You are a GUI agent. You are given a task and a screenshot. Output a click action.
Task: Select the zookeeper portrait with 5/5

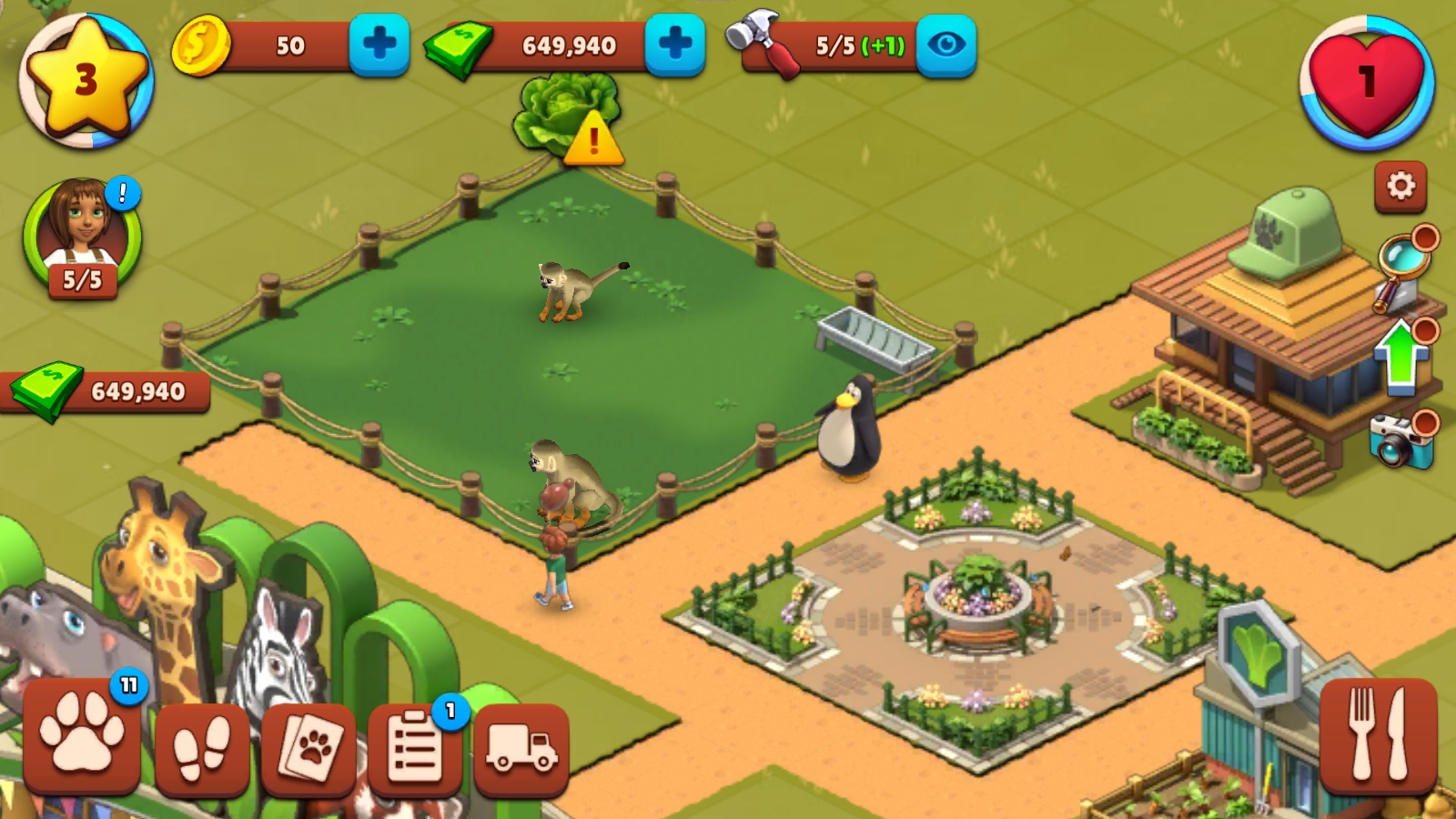click(82, 237)
